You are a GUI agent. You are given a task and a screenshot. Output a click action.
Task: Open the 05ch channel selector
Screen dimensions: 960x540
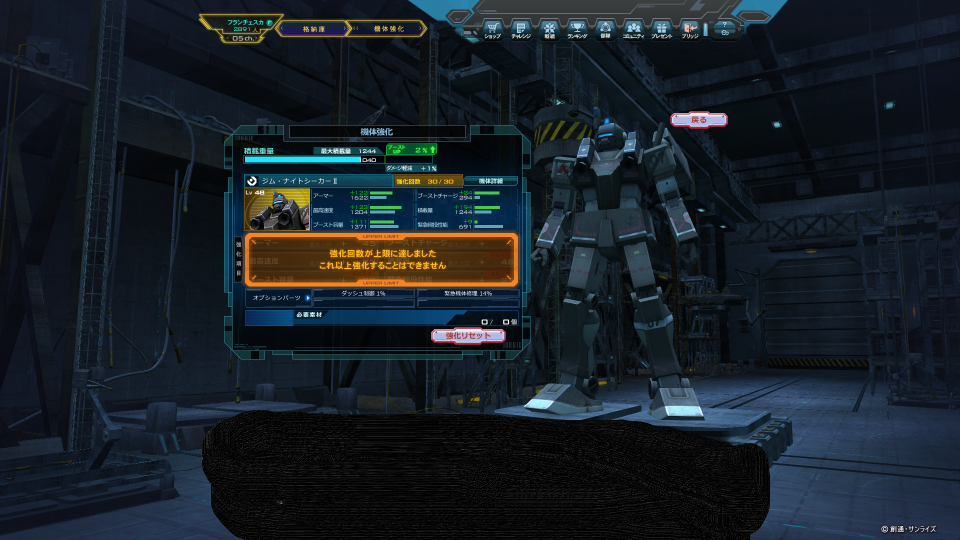coord(241,39)
